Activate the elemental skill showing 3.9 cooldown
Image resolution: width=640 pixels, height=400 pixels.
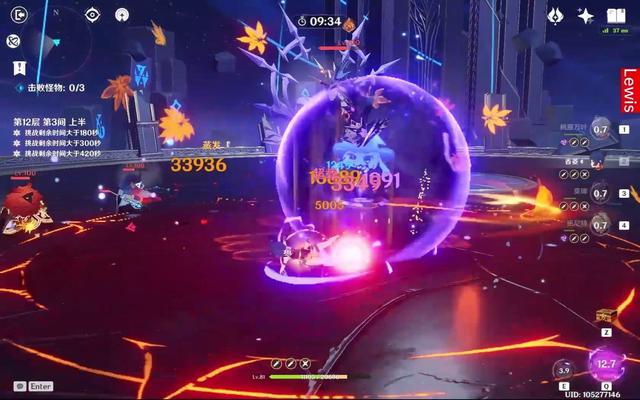tap(565, 368)
